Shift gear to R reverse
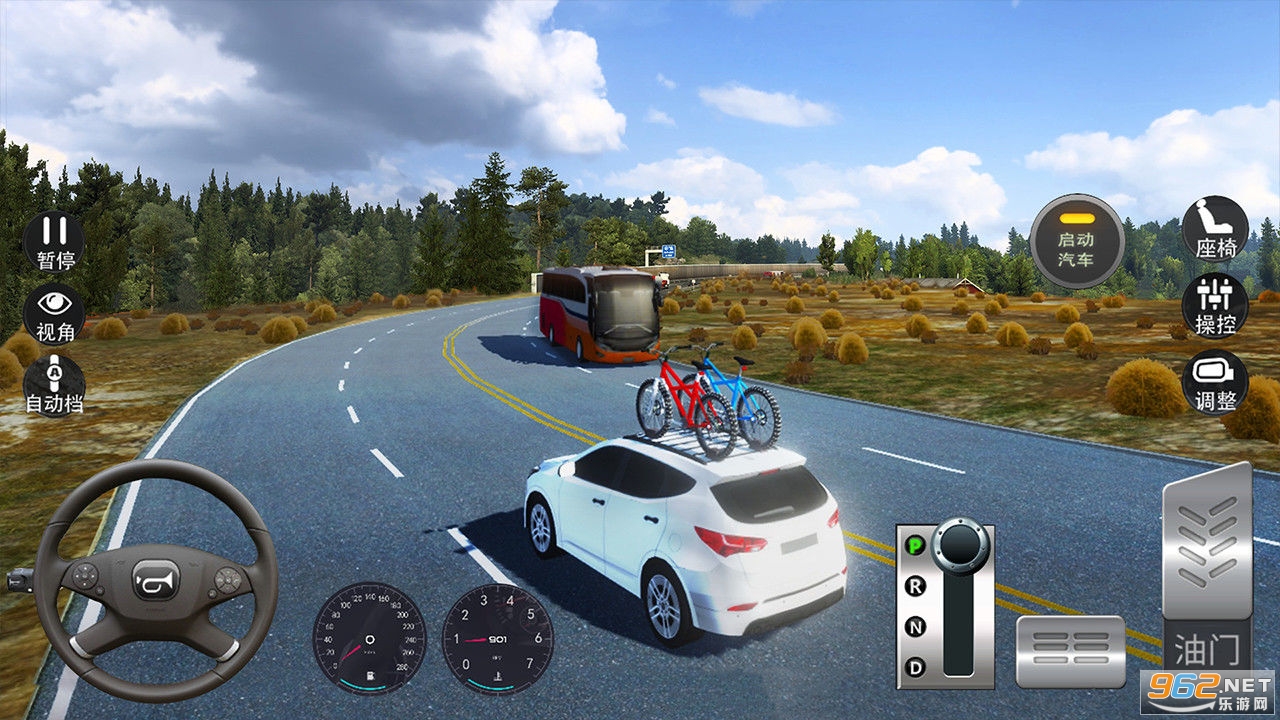The image size is (1280, 720). [915, 587]
